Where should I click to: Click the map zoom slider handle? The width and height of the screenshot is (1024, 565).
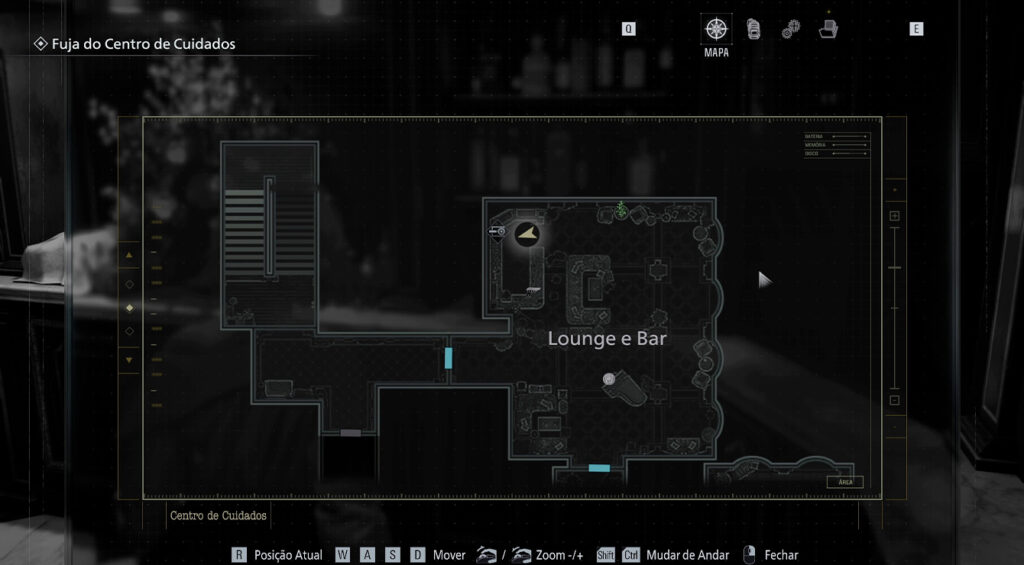point(894,268)
